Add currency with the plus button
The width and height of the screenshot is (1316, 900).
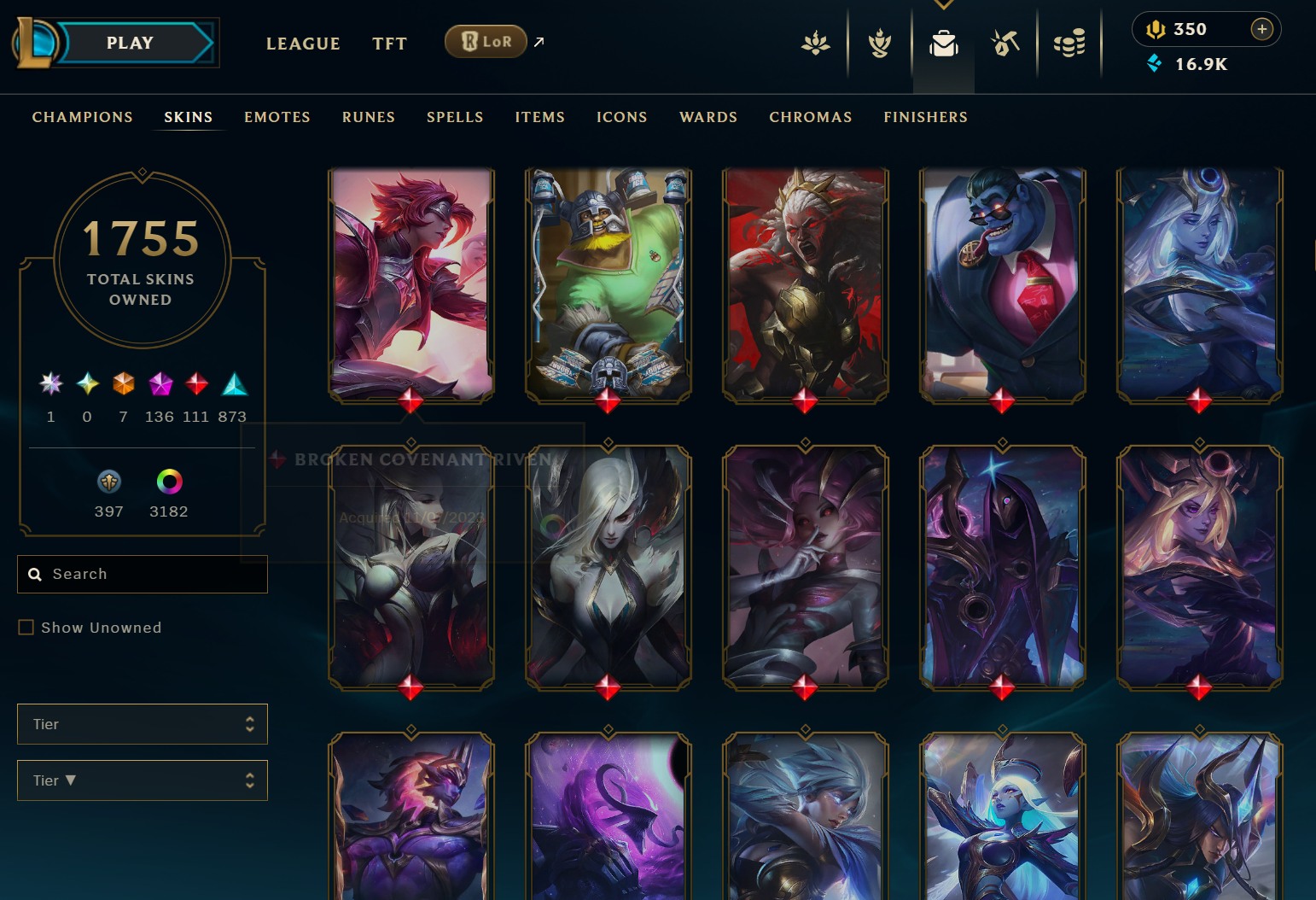(x=1261, y=29)
